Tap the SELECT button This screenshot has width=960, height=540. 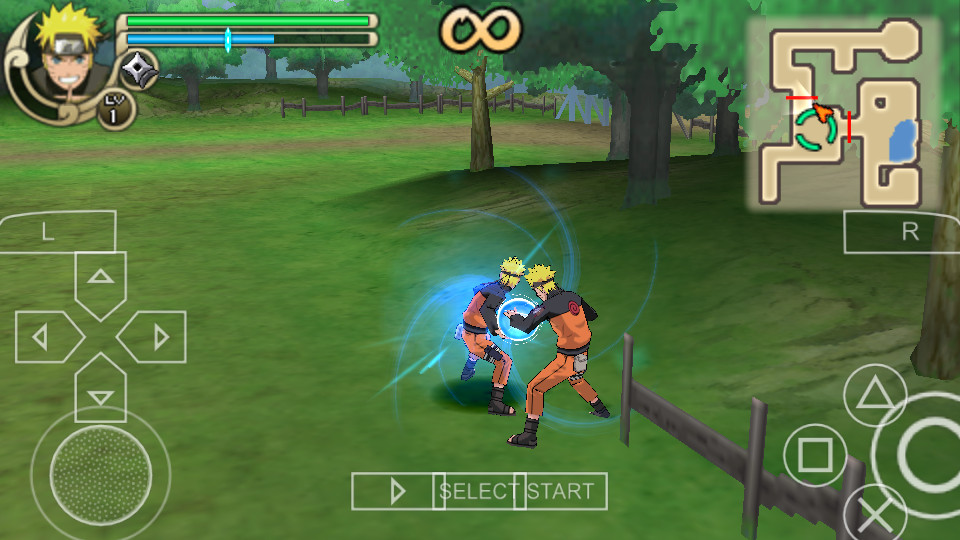tap(480, 491)
